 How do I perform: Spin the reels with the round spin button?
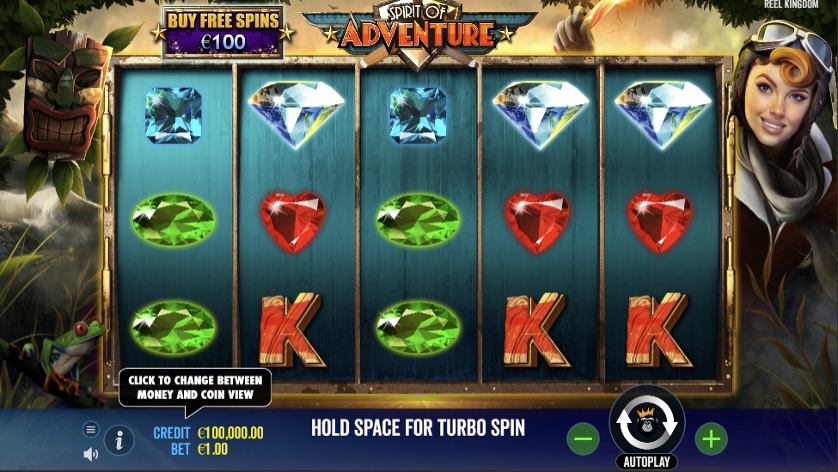tap(647, 421)
